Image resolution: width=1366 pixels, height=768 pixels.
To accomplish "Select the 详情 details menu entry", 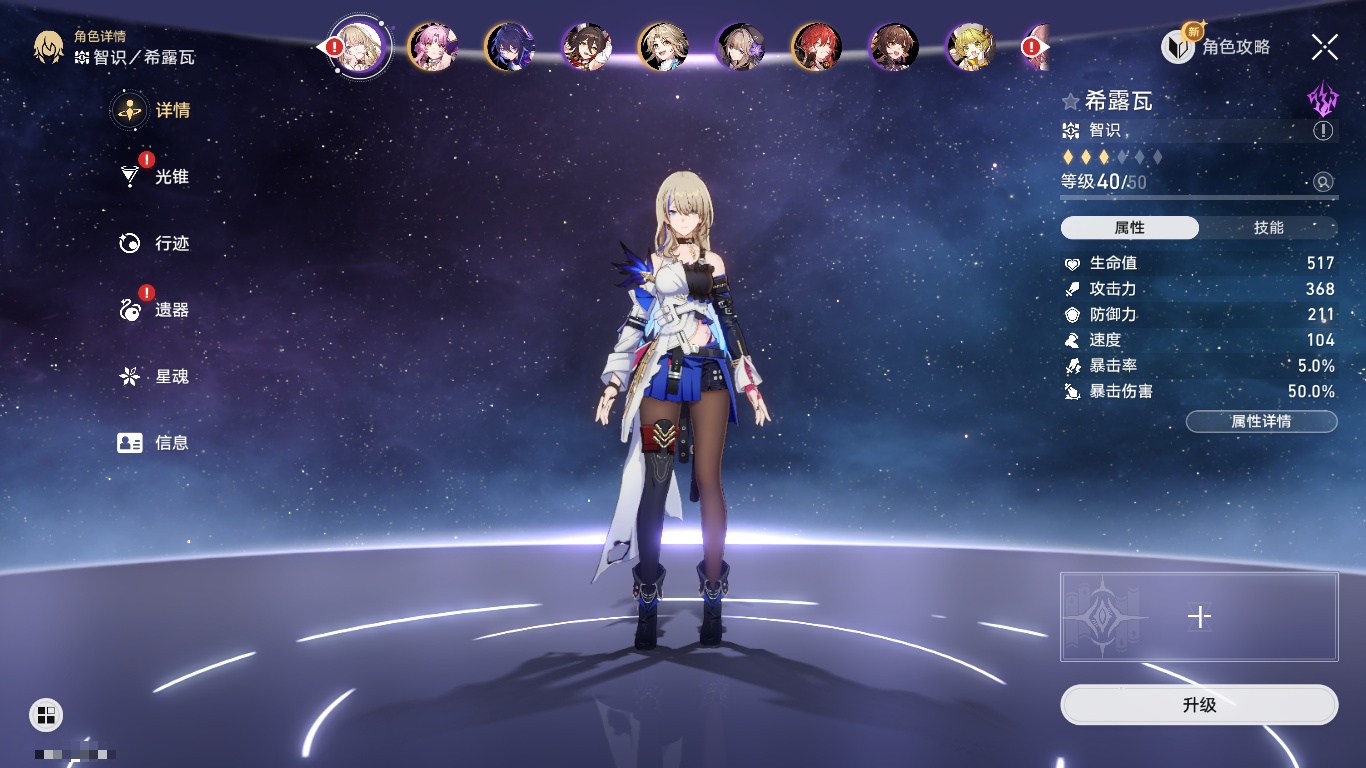I will tap(172, 110).
